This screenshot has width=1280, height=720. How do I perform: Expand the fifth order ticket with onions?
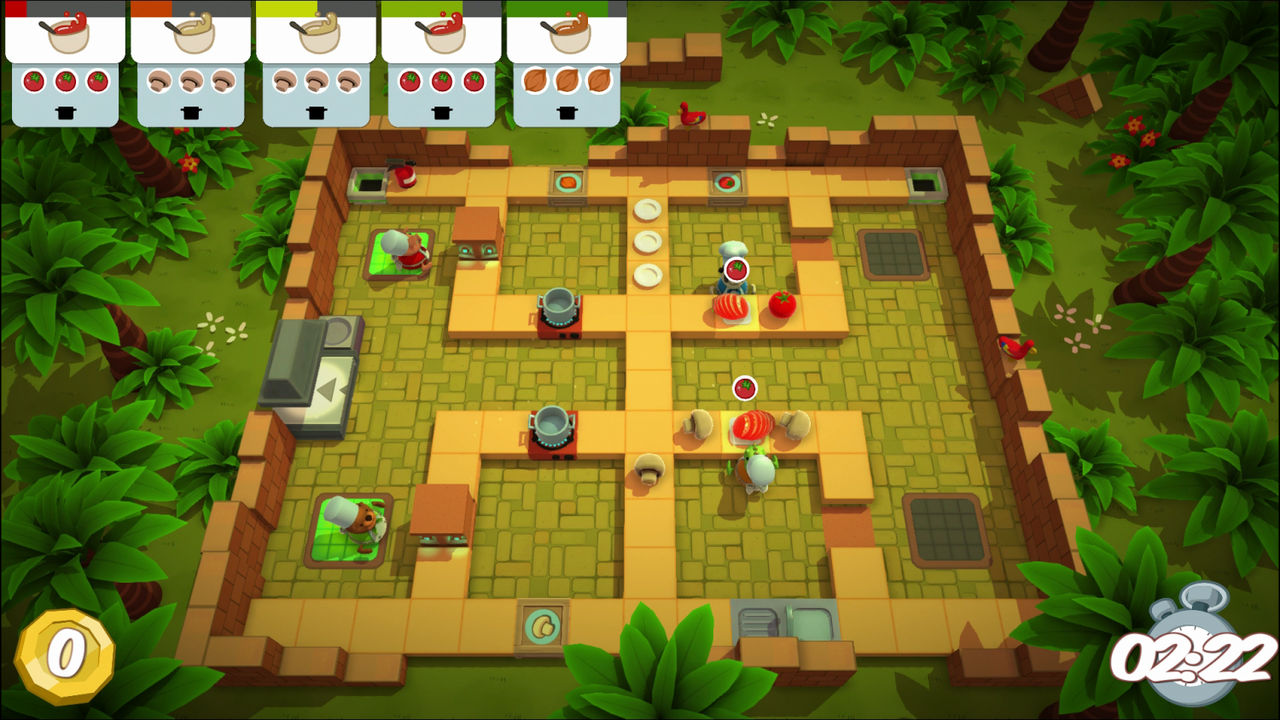click(x=566, y=60)
